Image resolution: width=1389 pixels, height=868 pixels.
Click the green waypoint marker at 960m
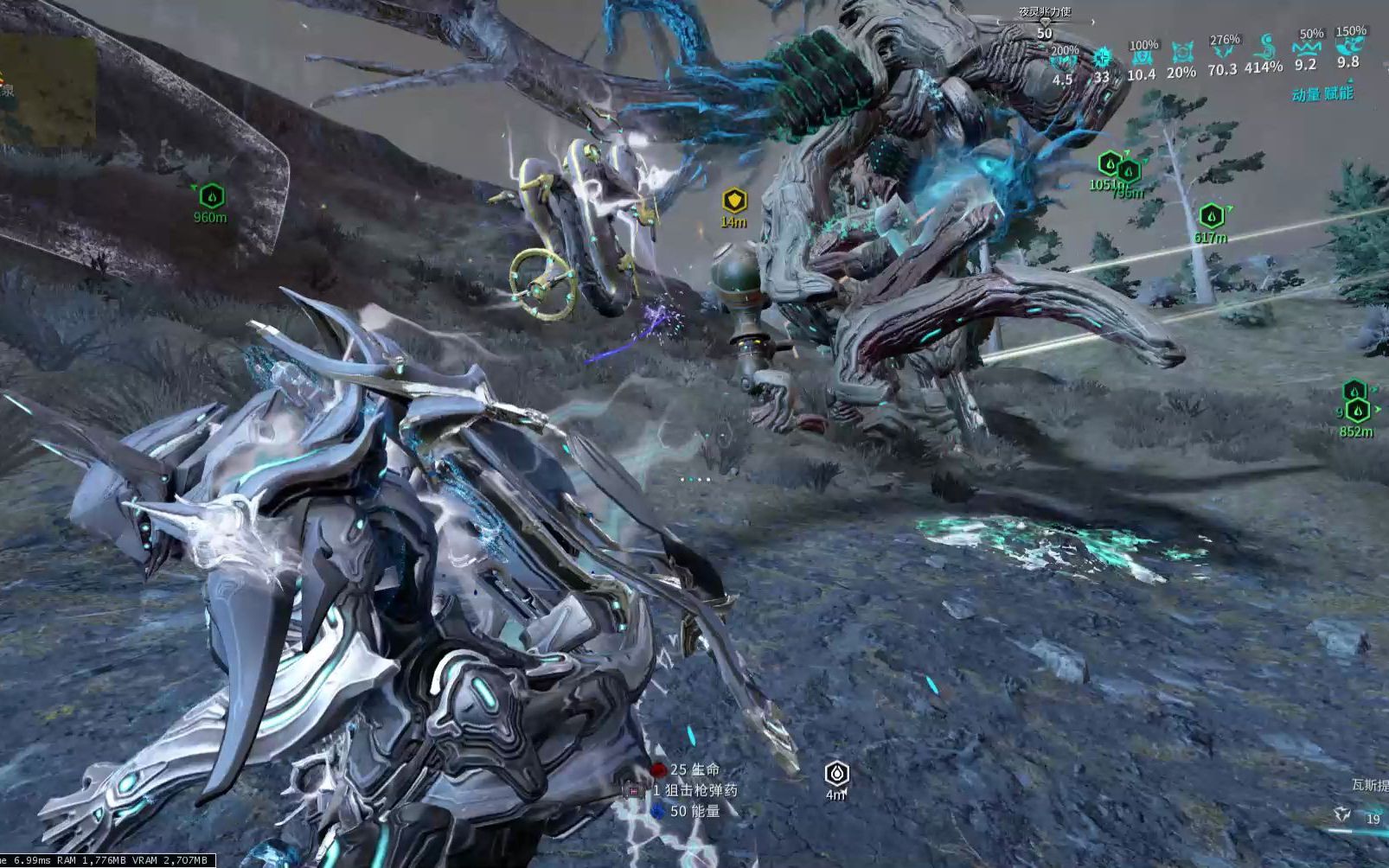pos(212,196)
